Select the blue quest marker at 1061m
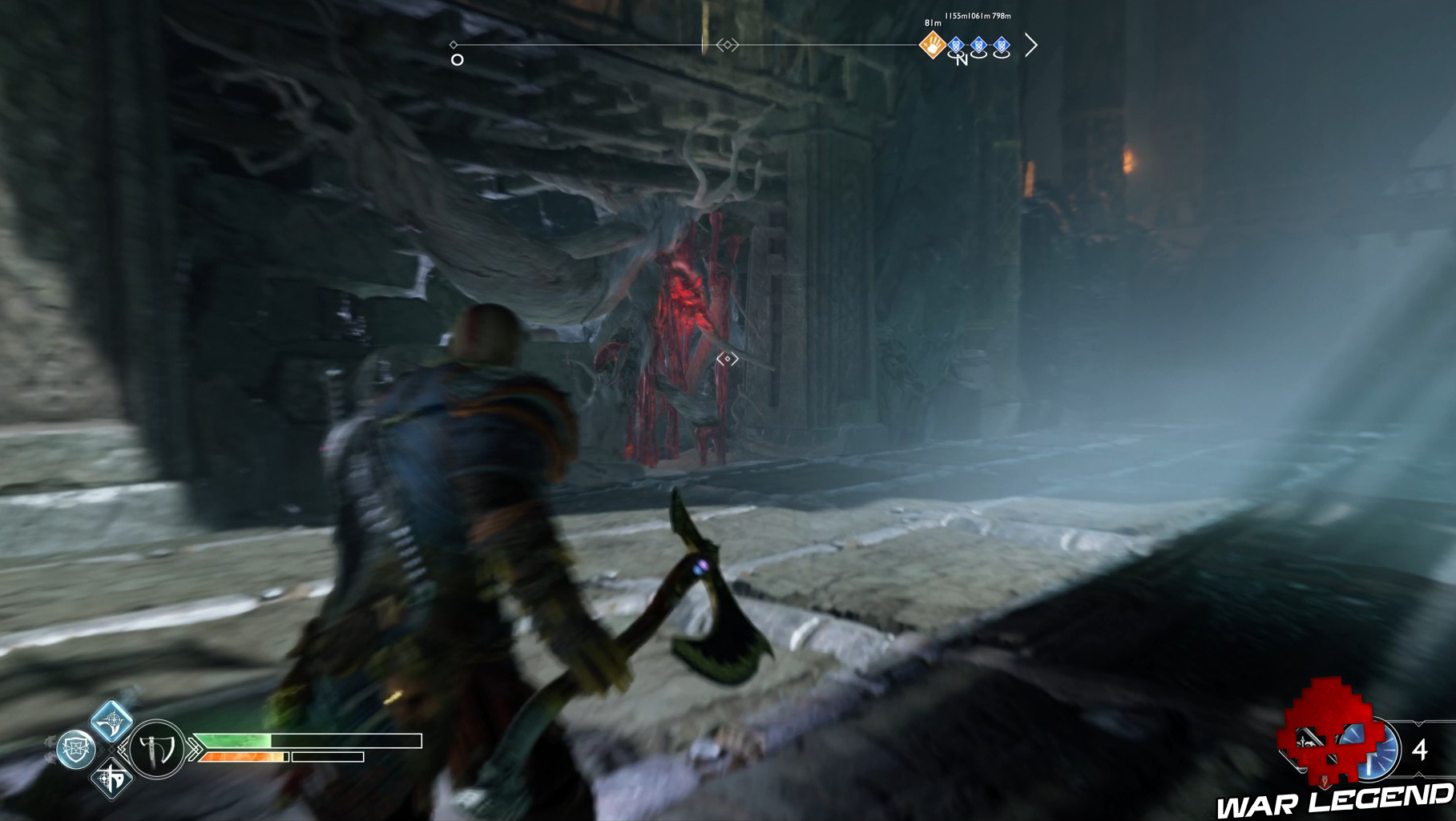 click(978, 45)
